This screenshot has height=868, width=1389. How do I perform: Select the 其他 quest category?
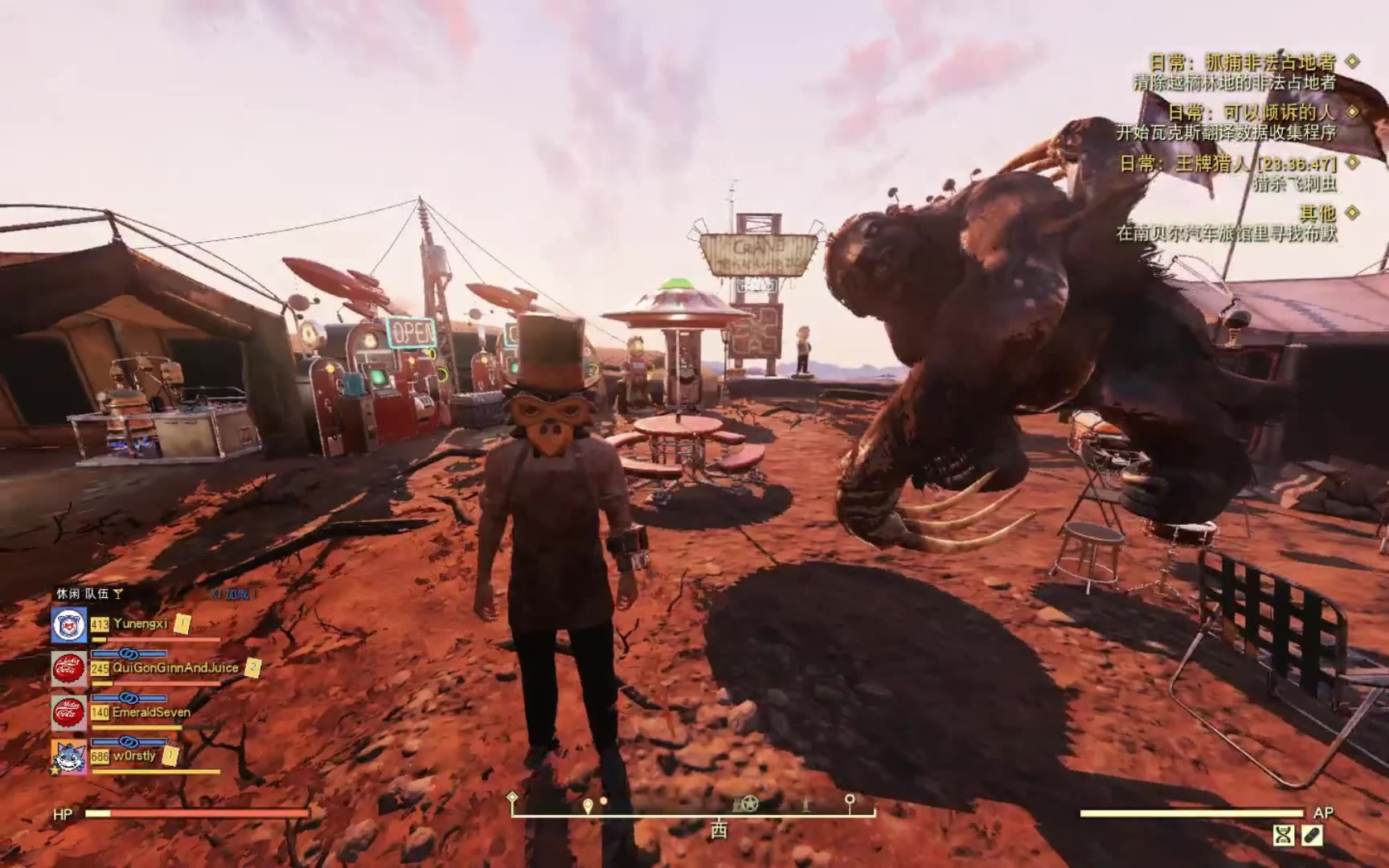pos(1317,213)
